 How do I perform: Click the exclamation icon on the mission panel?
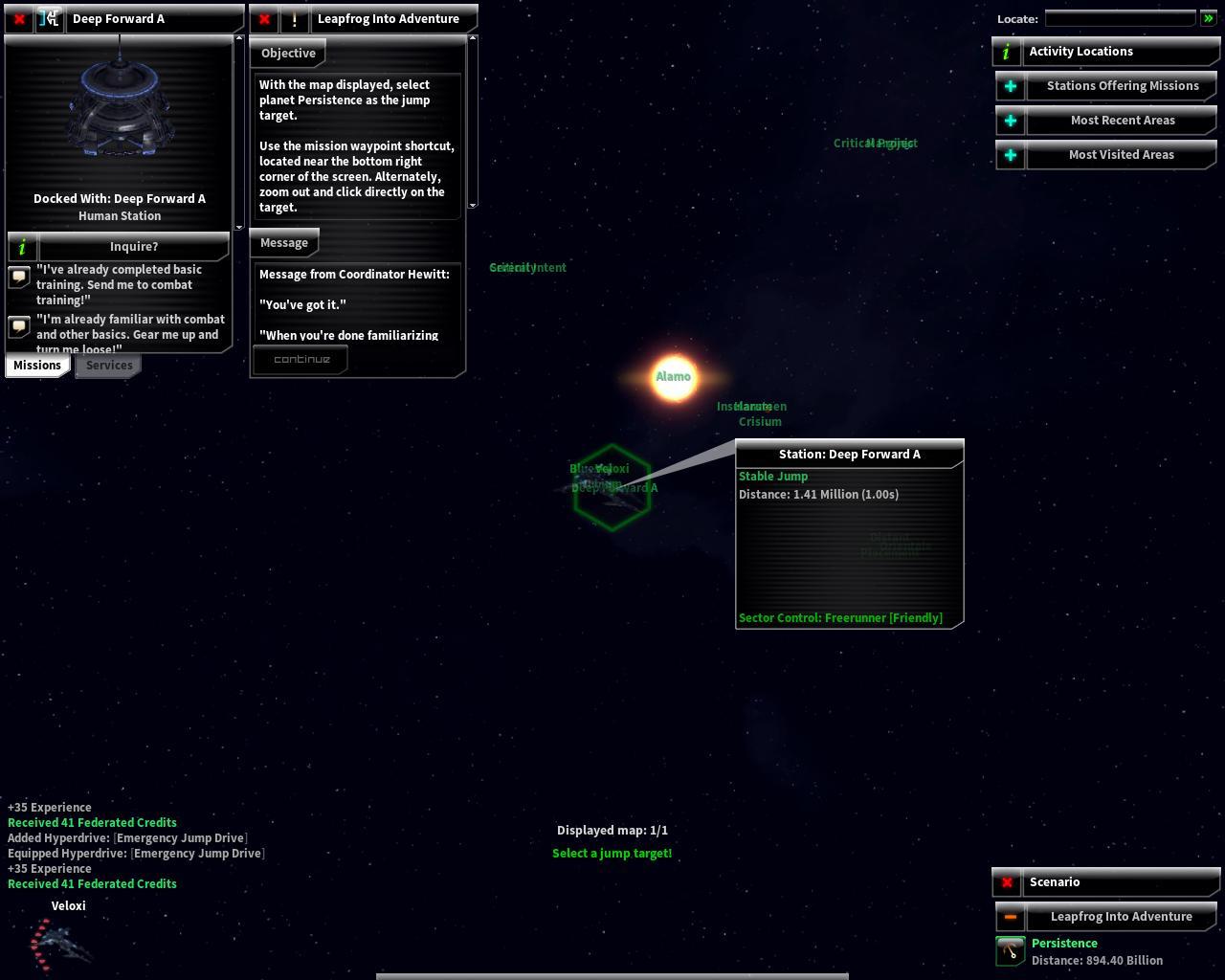[x=295, y=19]
